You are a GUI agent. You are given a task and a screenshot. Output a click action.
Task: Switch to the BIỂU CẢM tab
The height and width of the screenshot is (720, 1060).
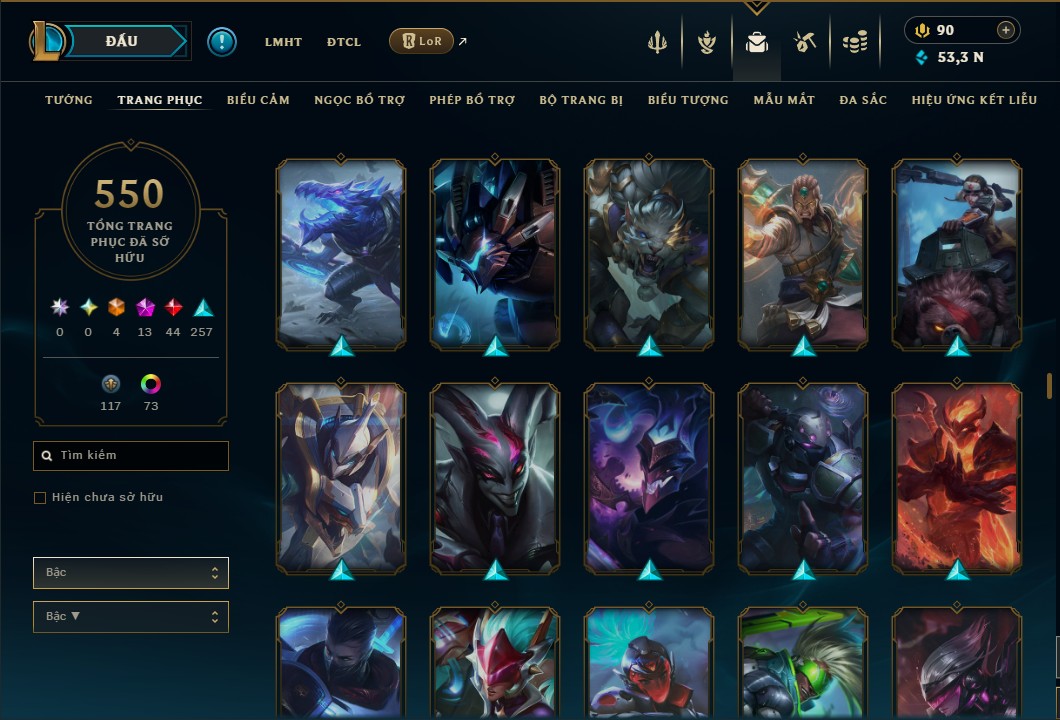click(x=258, y=100)
